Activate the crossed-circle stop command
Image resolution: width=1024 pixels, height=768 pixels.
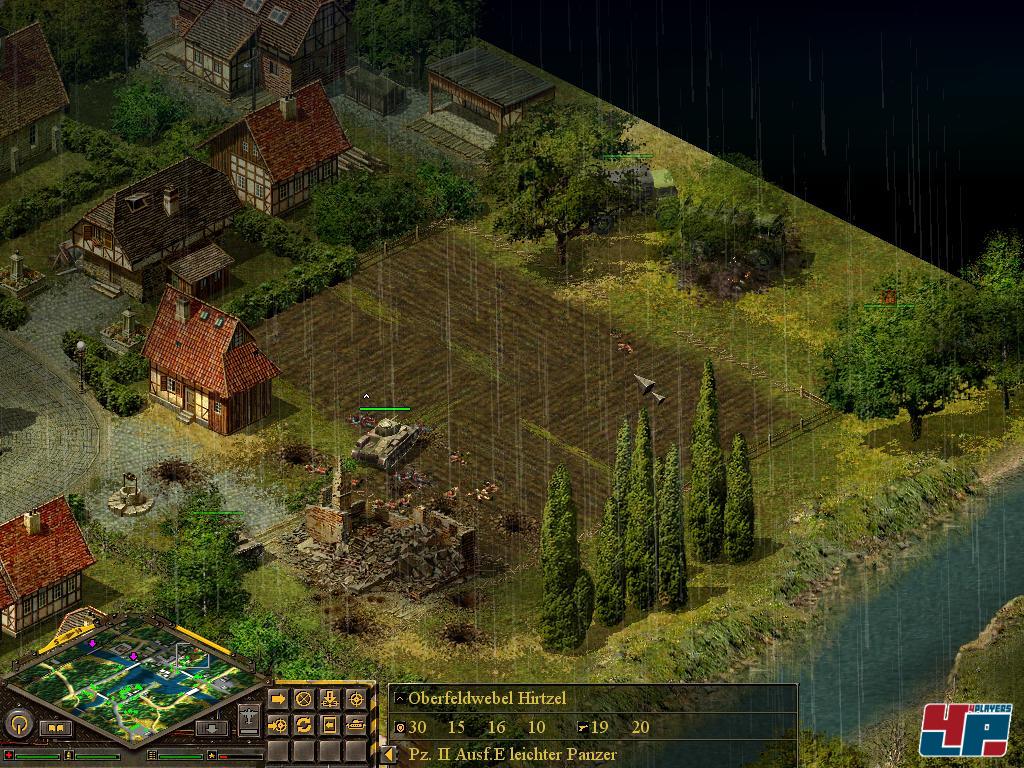click(x=304, y=699)
